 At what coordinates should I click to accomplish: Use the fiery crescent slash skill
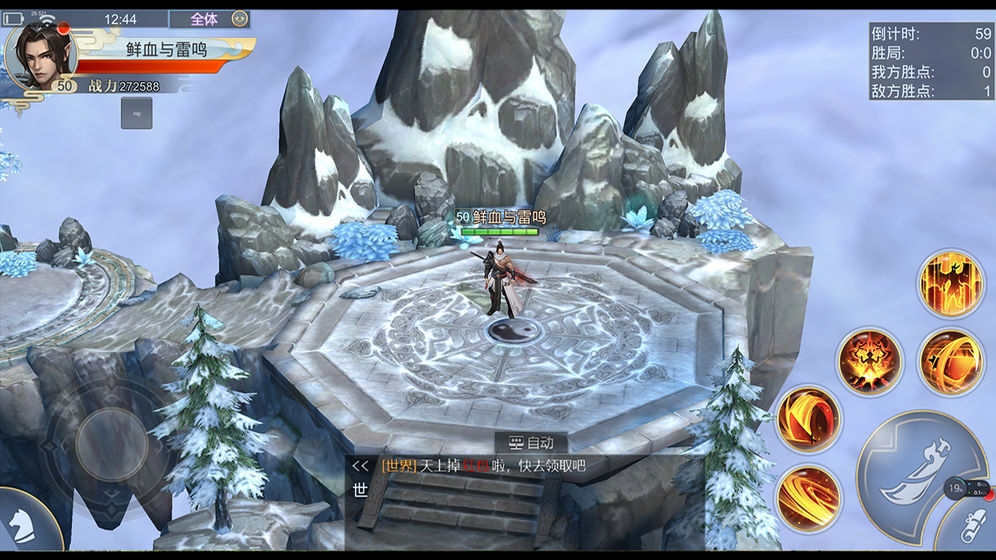[808, 418]
